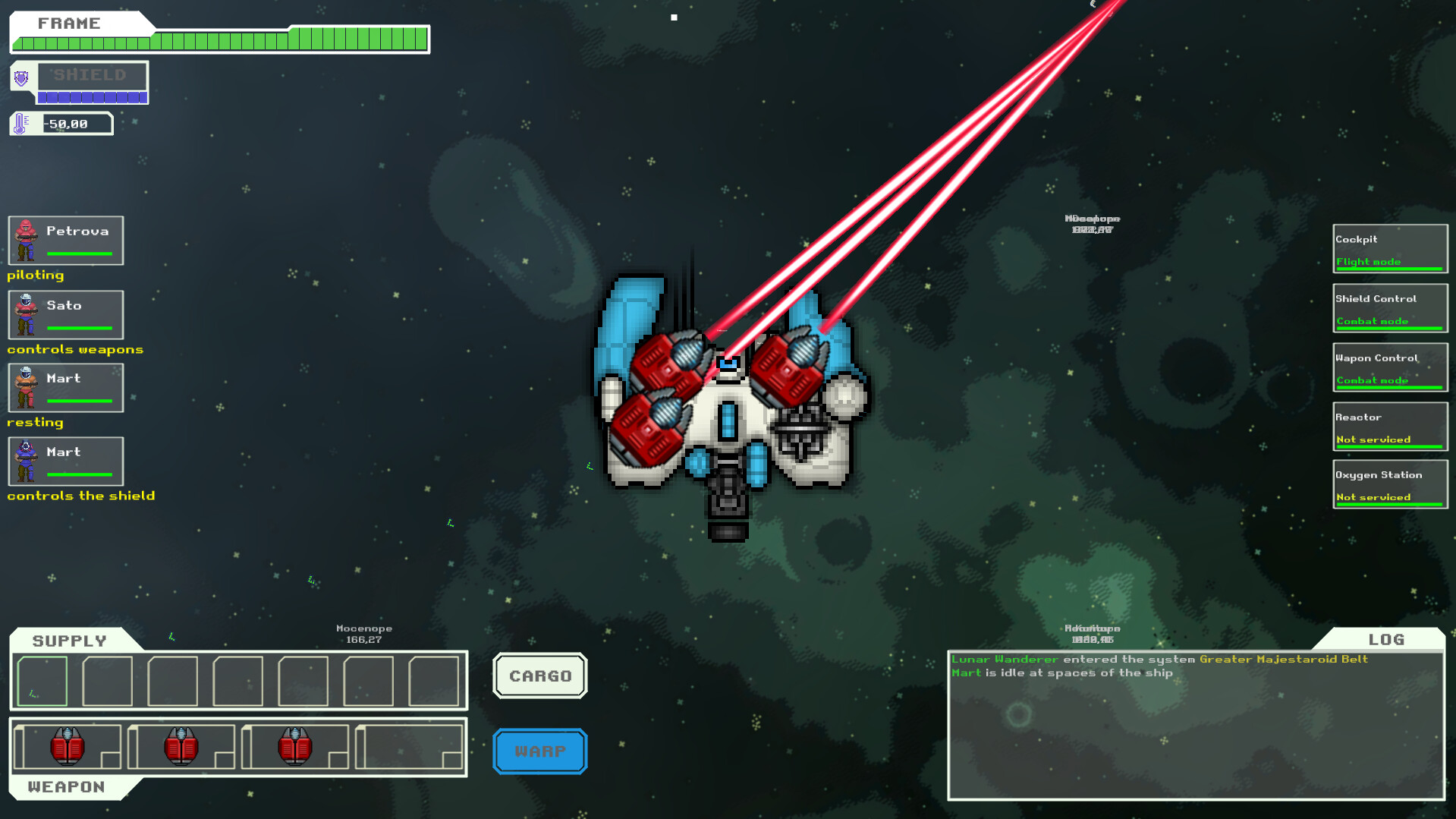Toggle Wapon Control Combat mode

tap(1389, 368)
